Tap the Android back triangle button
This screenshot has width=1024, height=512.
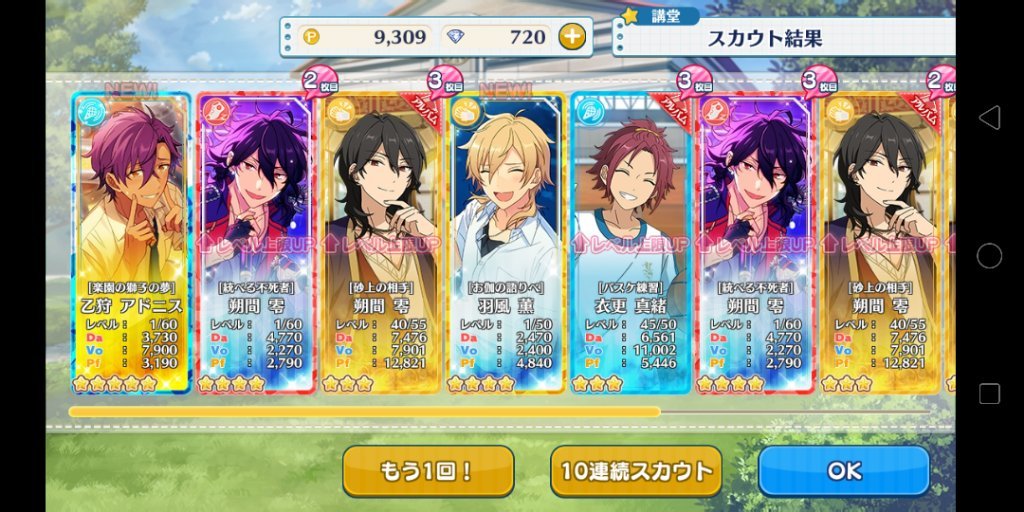[989, 118]
